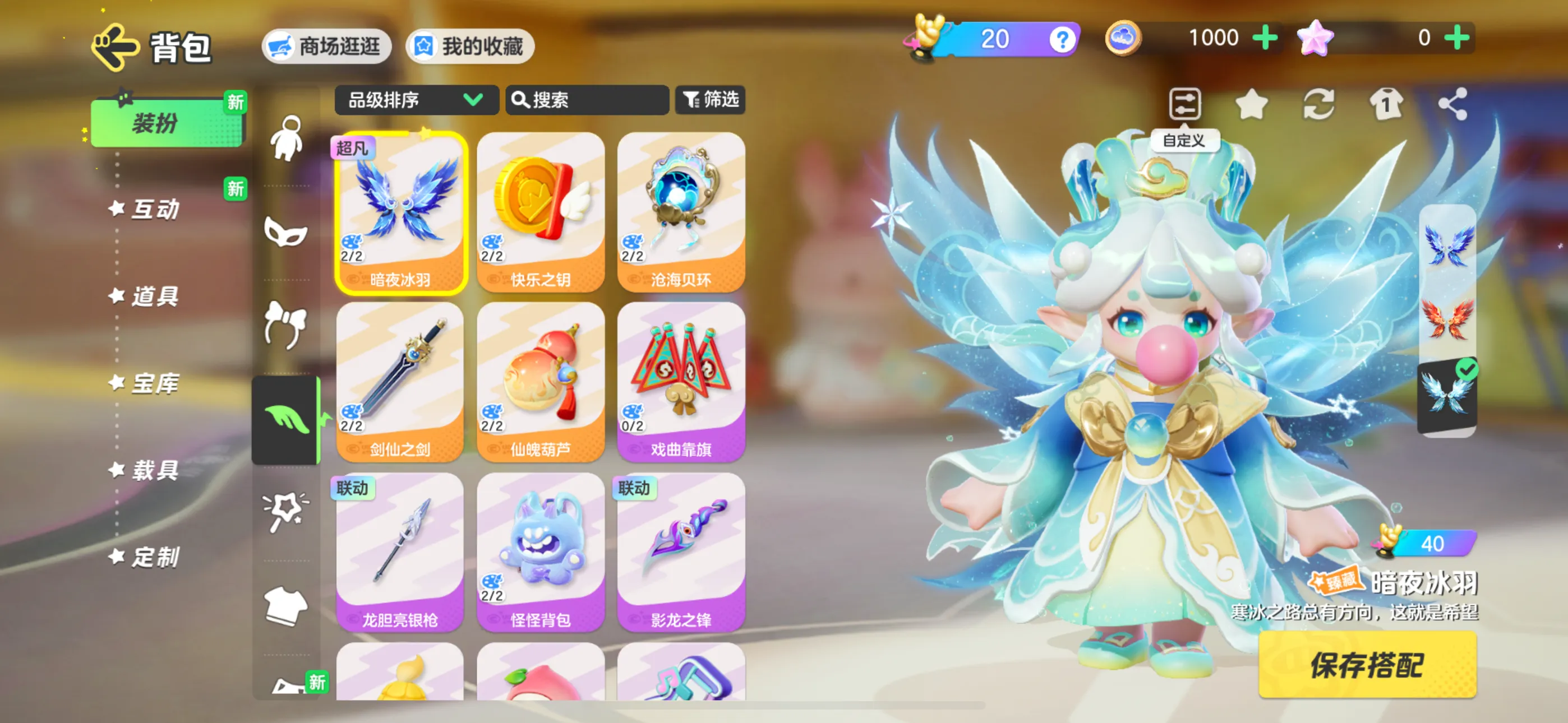
Task: Switch to the 道具 category tab
Action: tap(155, 296)
